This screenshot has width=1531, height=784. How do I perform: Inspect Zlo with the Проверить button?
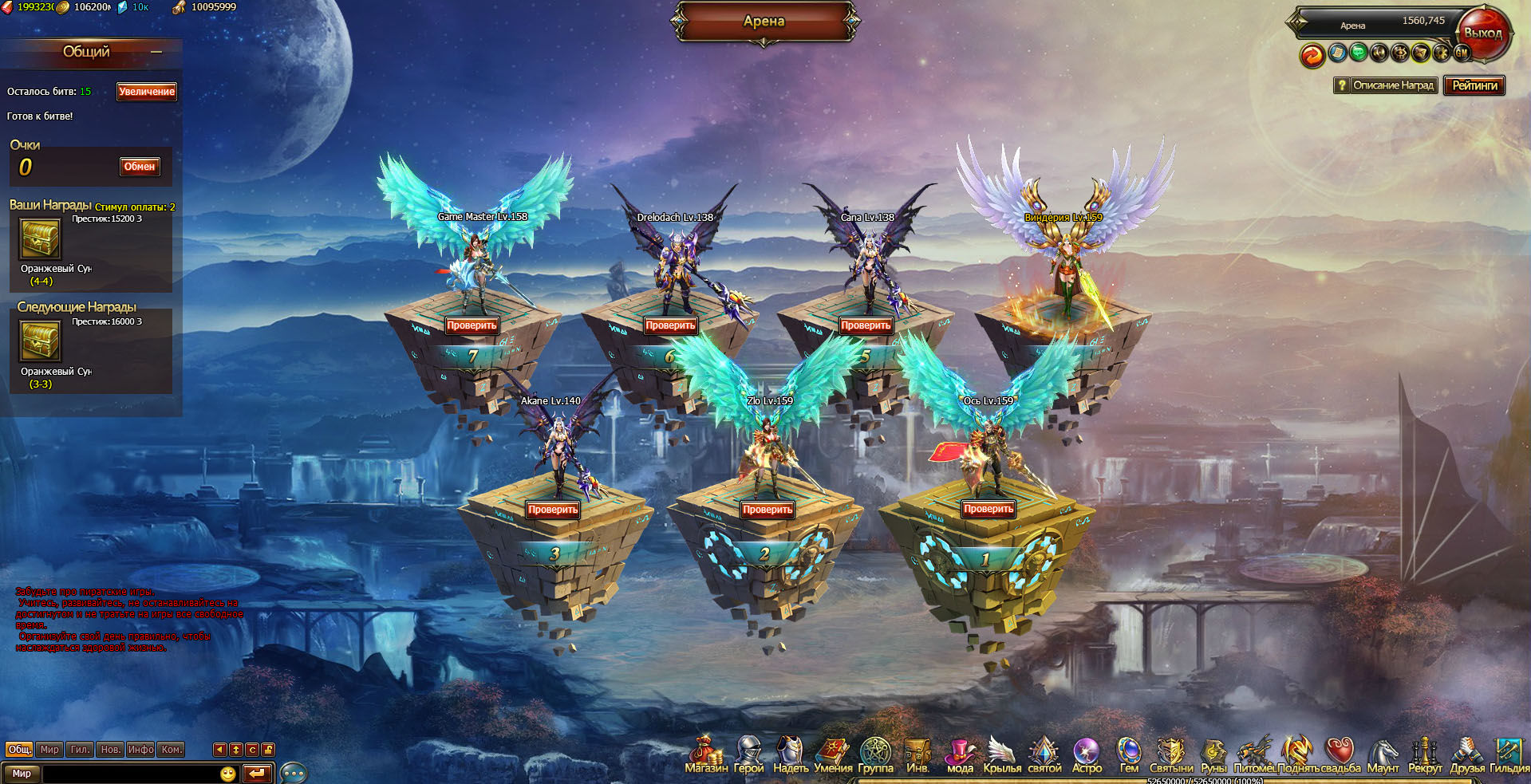click(x=767, y=510)
